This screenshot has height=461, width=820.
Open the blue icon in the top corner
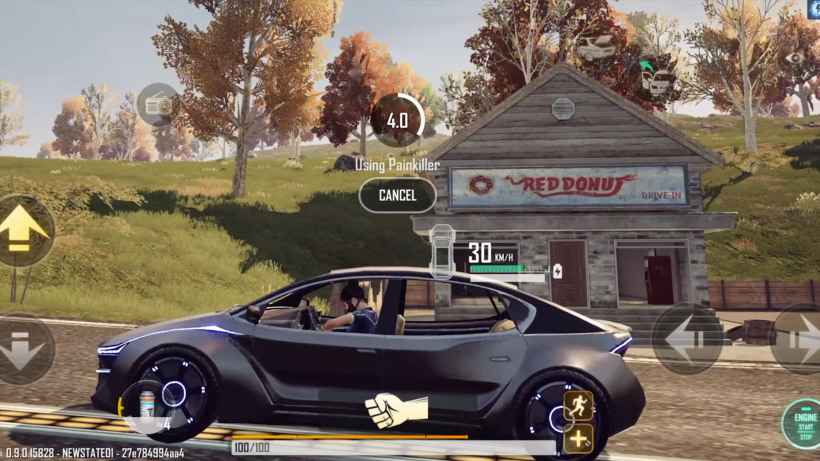pyautogui.click(x=812, y=8)
